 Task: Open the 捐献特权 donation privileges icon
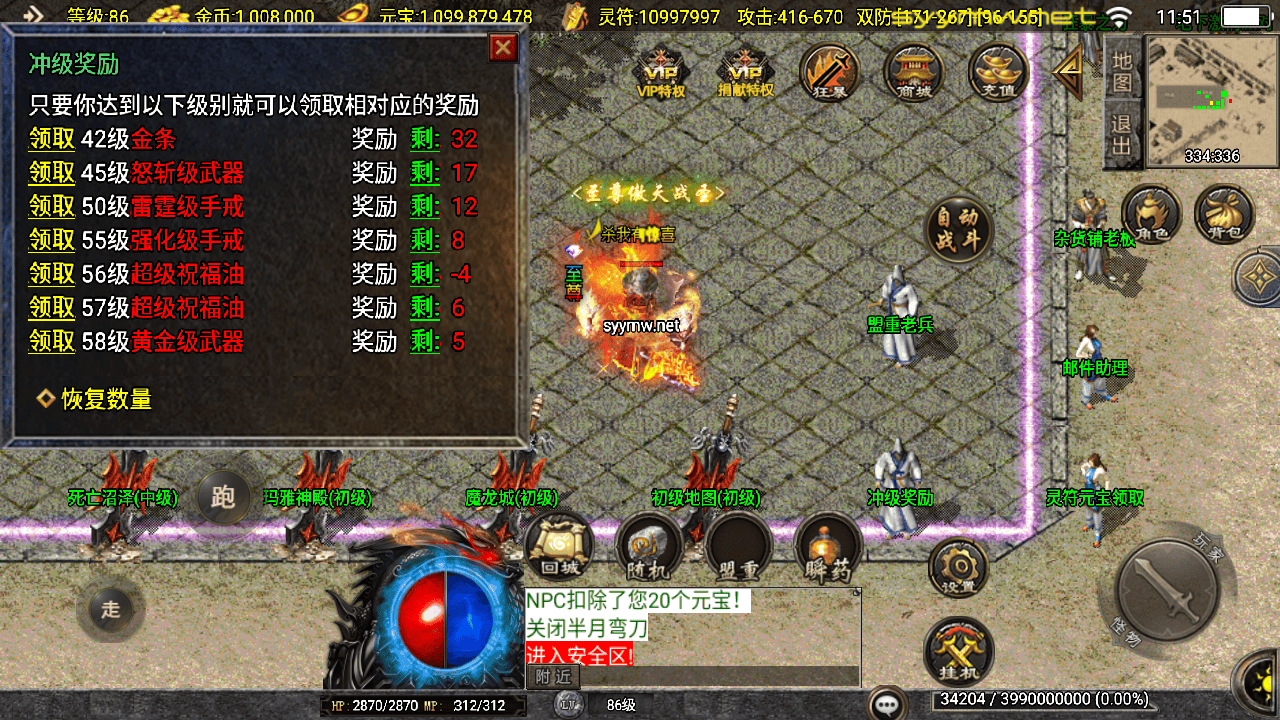pyautogui.click(x=746, y=75)
